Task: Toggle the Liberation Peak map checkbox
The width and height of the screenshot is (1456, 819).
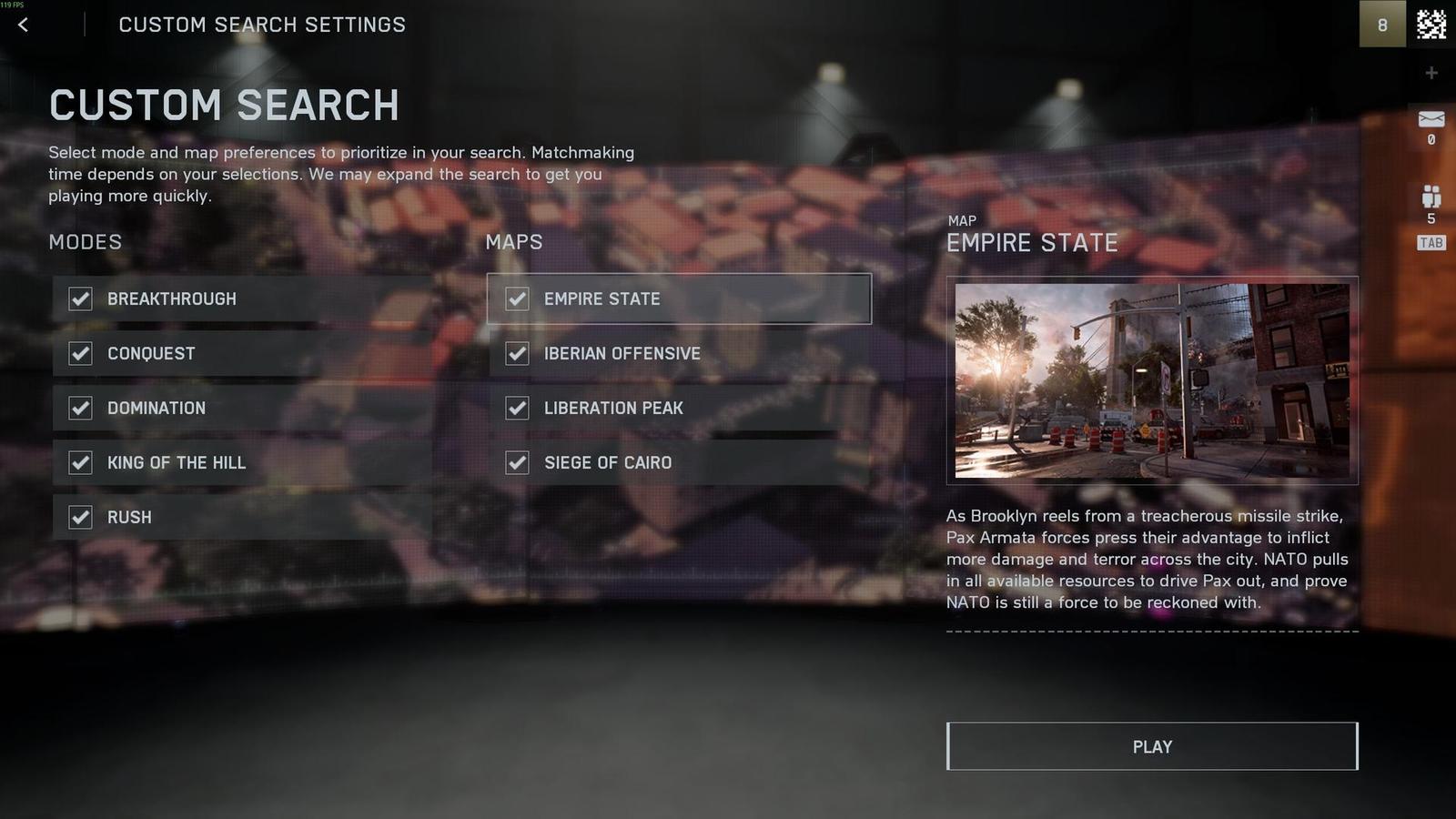Action: (517, 408)
